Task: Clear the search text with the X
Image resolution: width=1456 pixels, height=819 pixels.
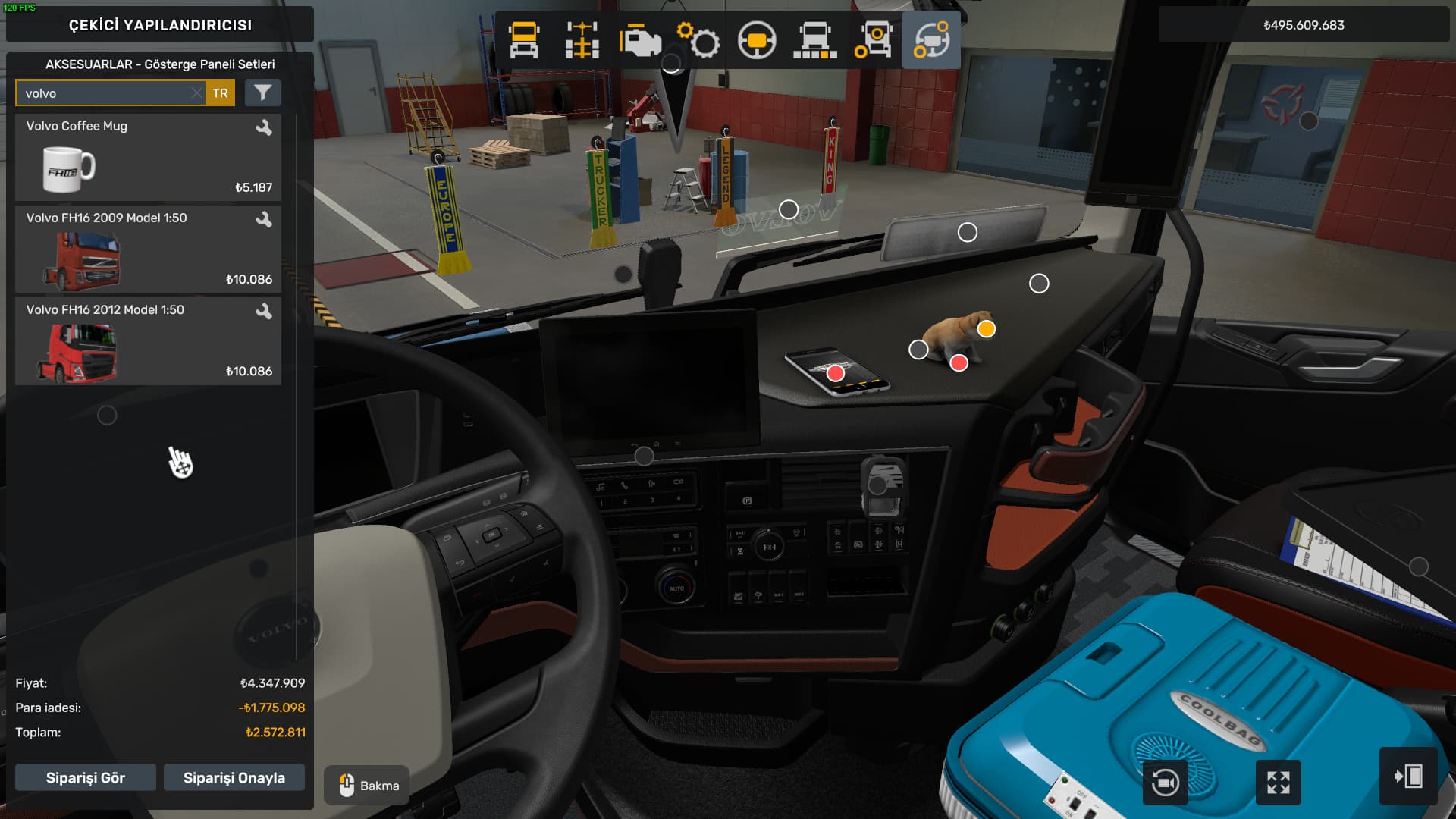Action: 196,93
